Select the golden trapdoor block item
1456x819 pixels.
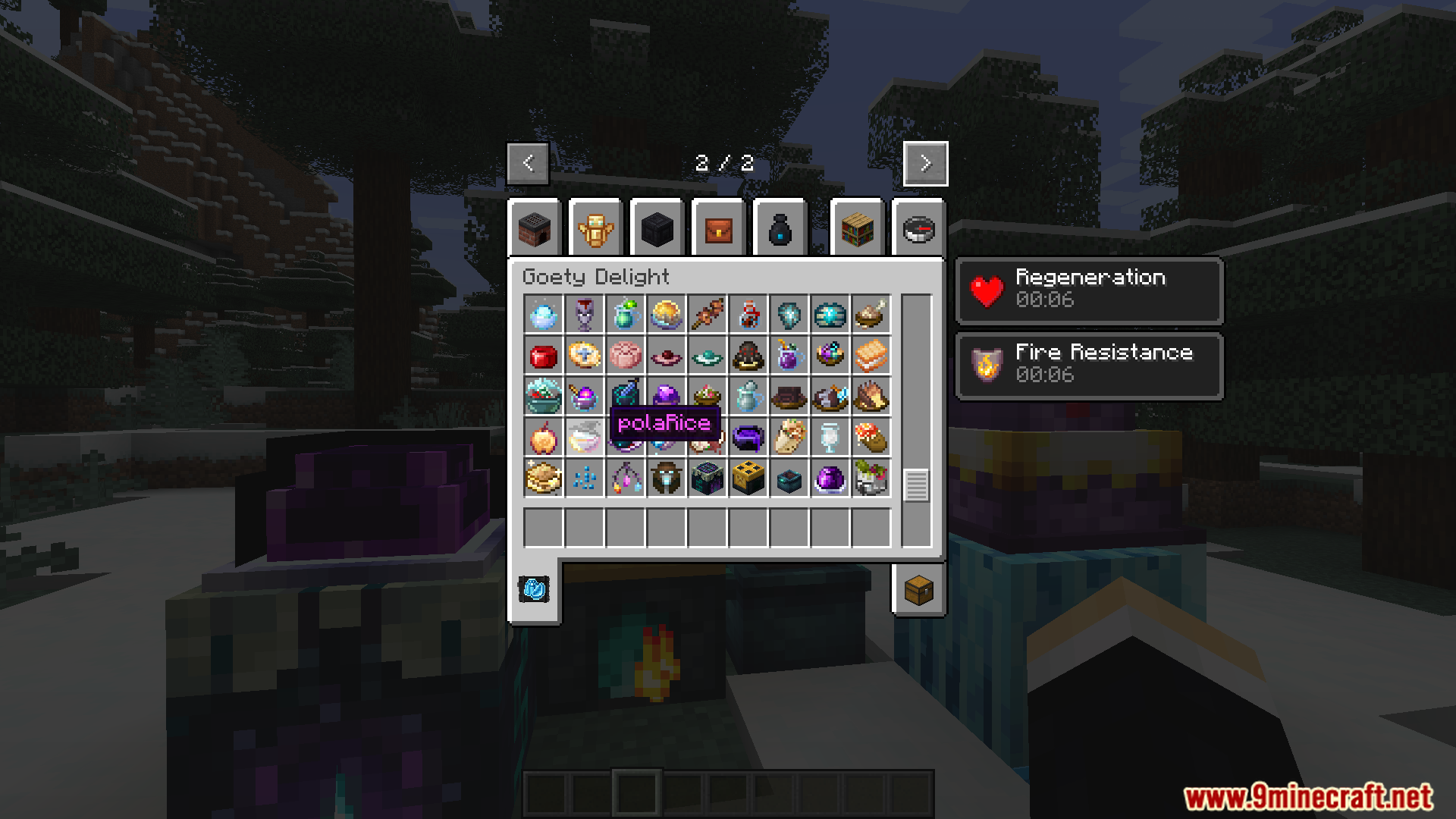tap(748, 479)
